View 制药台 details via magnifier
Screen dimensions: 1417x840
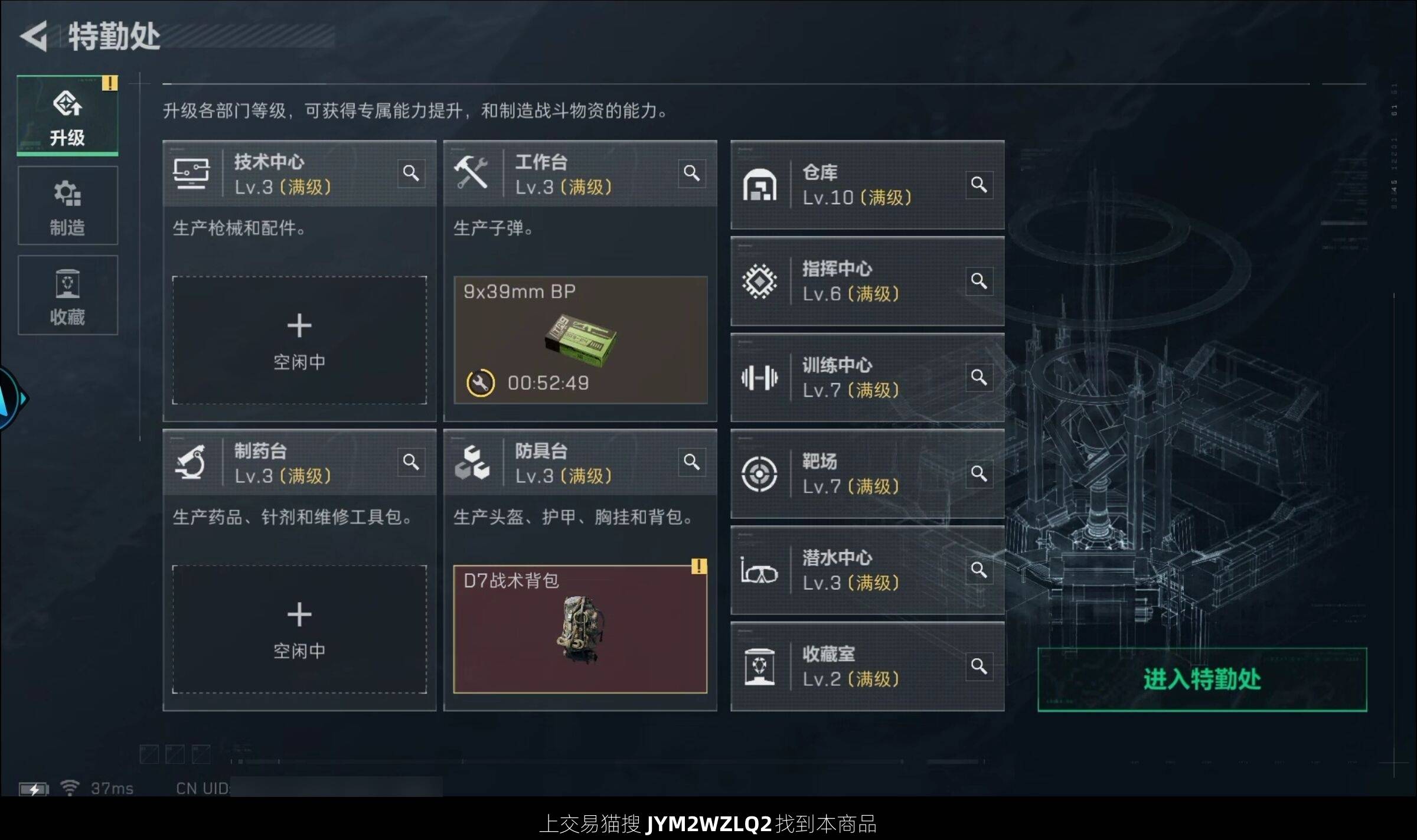411,462
